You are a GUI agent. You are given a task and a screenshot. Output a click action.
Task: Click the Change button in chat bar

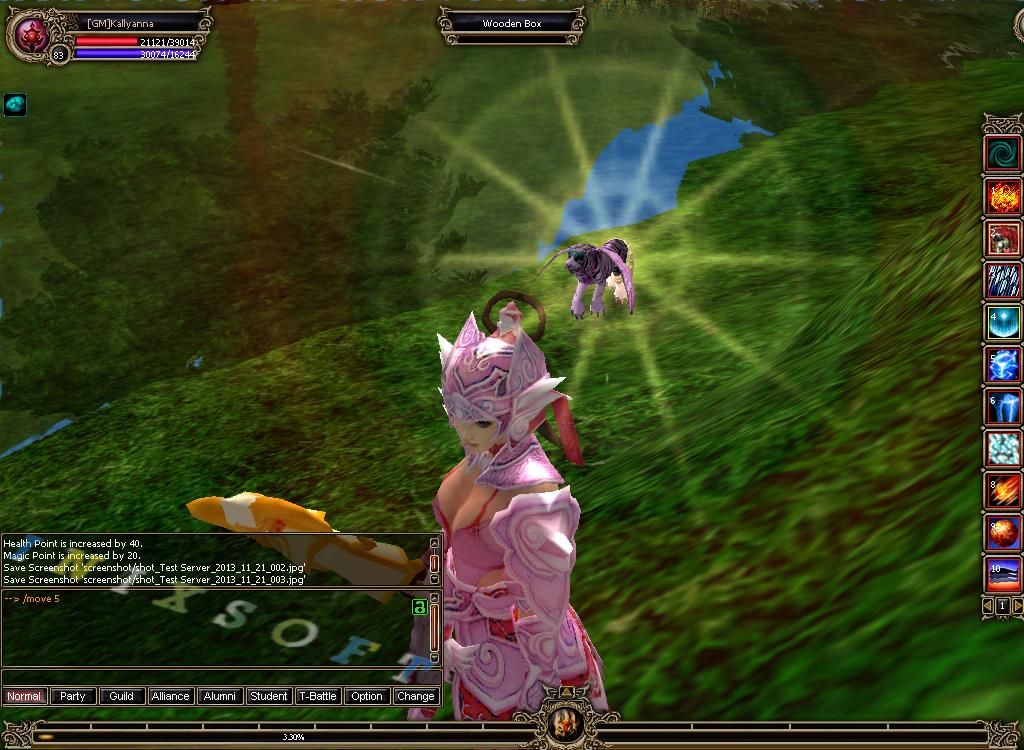[x=415, y=696]
